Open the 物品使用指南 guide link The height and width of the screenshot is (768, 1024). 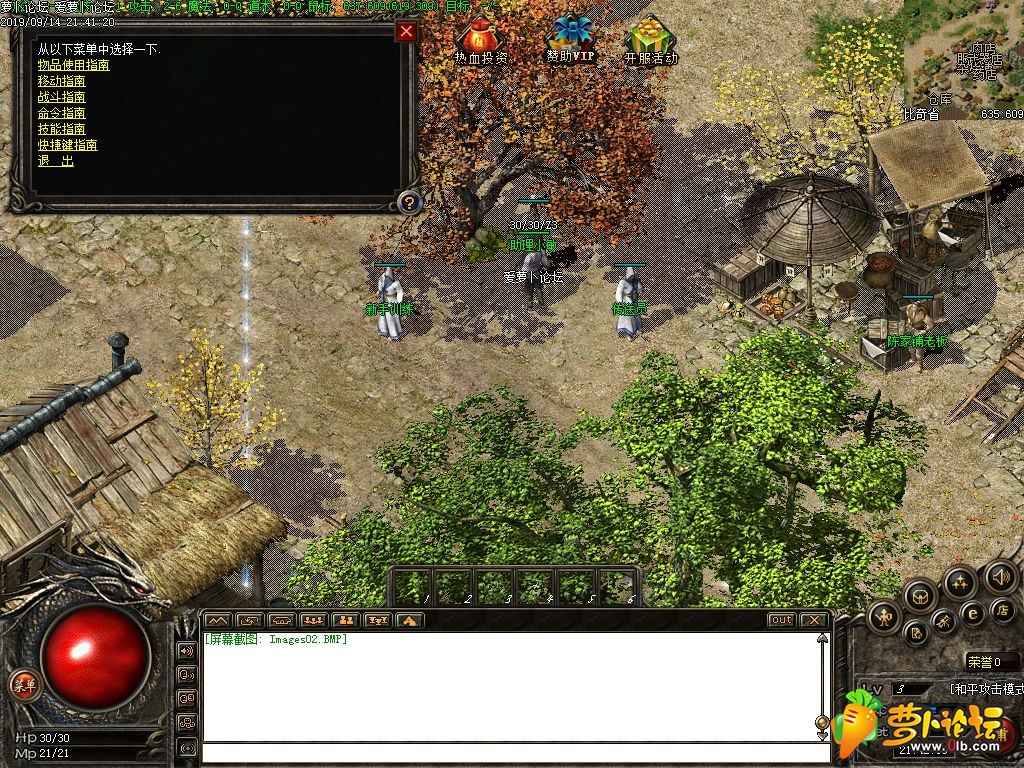pos(73,65)
